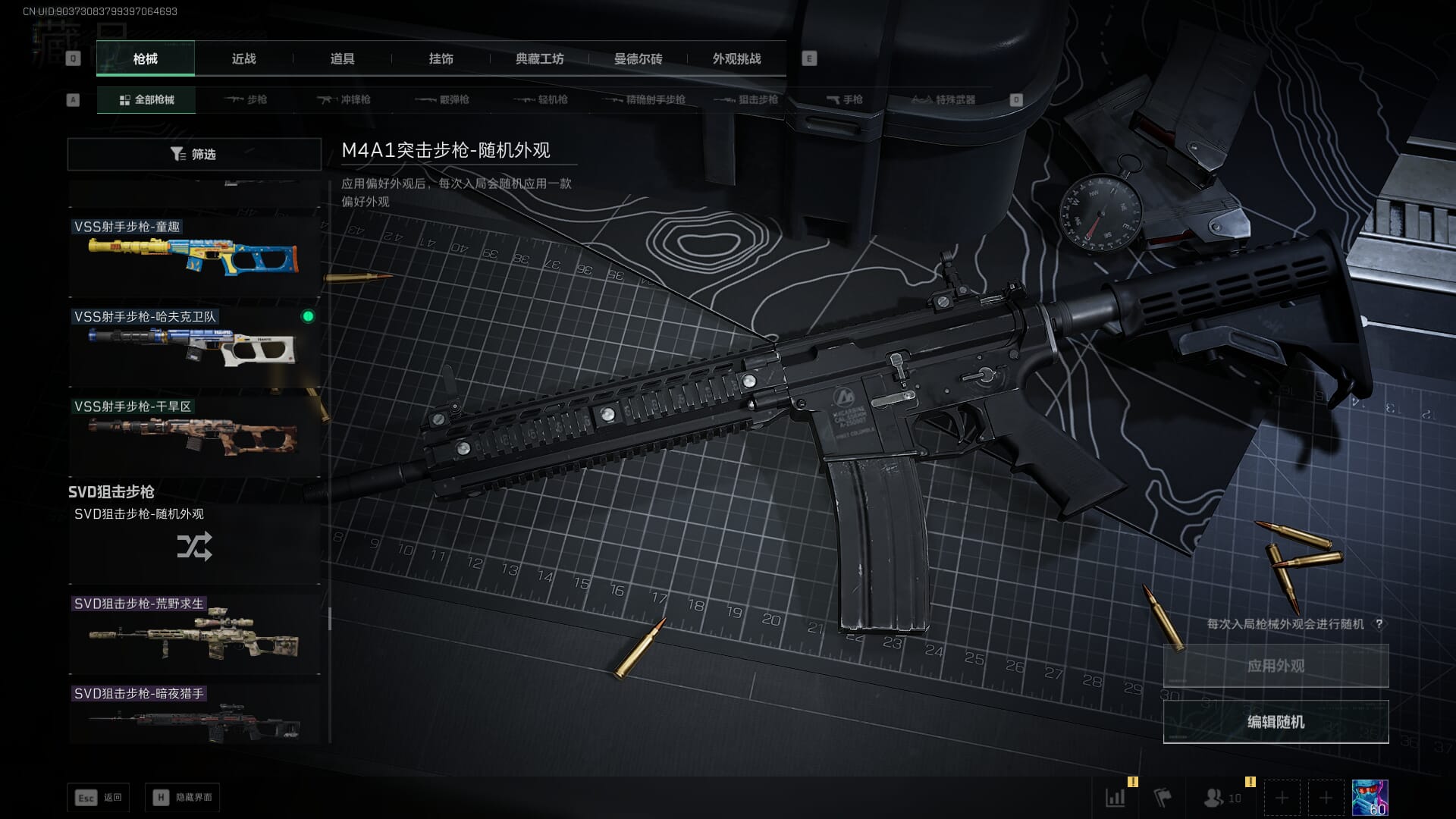This screenshot has height=819, width=1456.
Task: Open the 筛选 filter button
Action: pos(194,154)
